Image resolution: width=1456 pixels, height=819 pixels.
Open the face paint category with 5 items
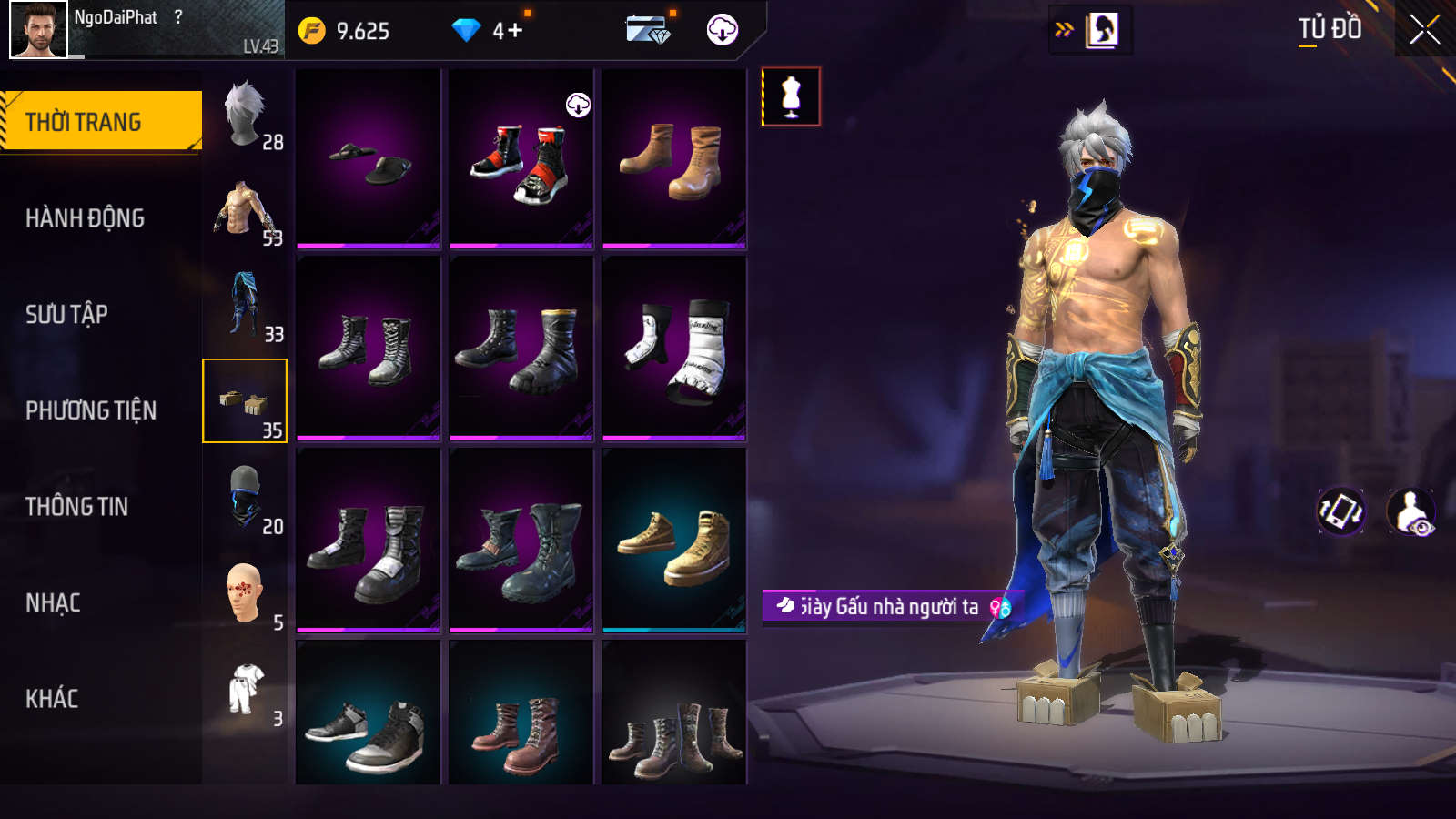point(245,594)
